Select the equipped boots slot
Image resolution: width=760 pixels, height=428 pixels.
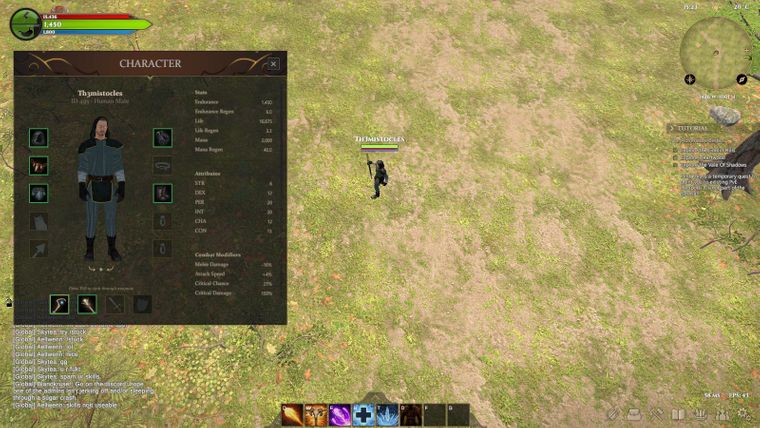pyautogui.click(x=162, y=193)
